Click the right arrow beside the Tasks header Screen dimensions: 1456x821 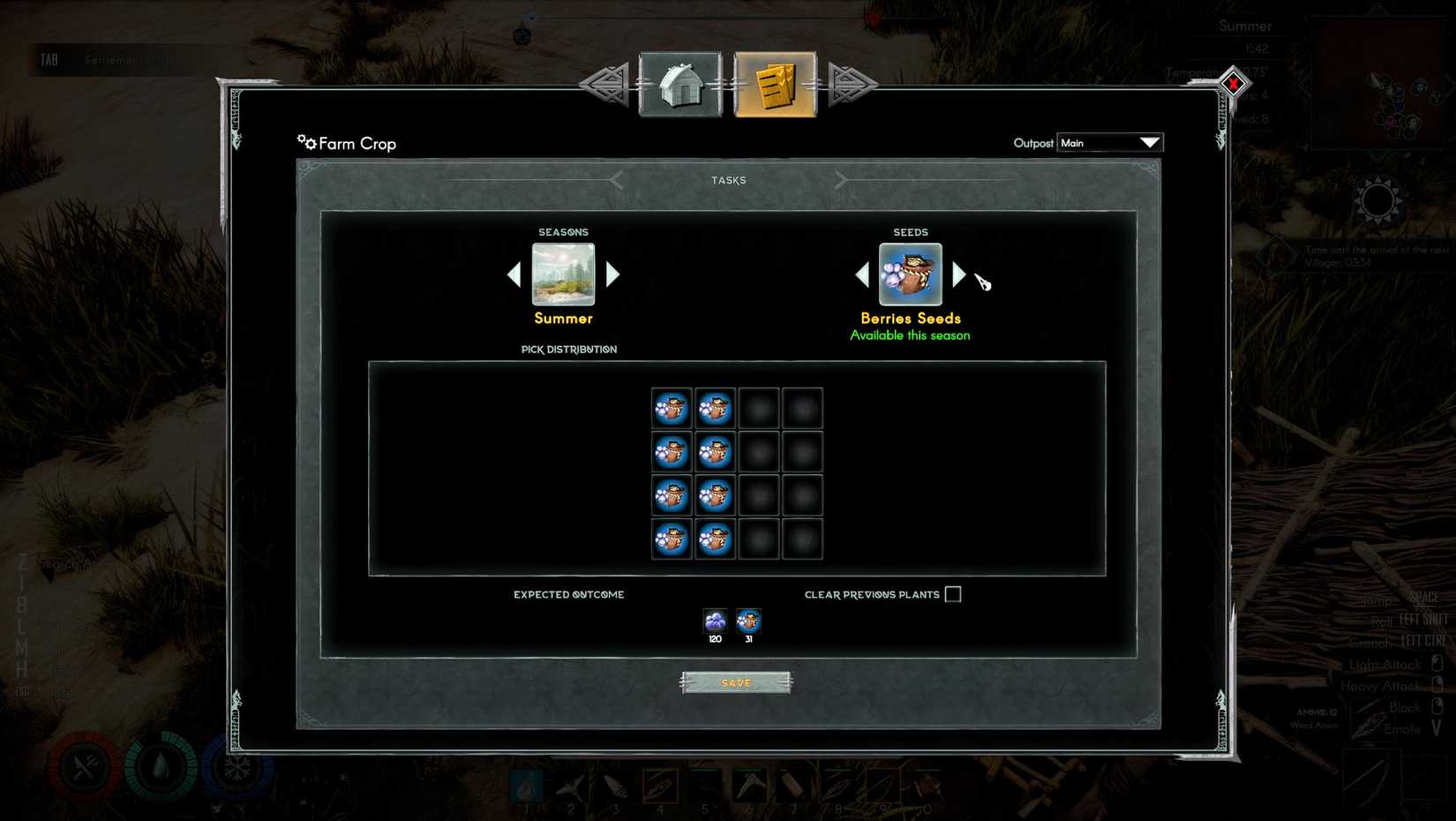pyautogui.click(x=839, y=179)
